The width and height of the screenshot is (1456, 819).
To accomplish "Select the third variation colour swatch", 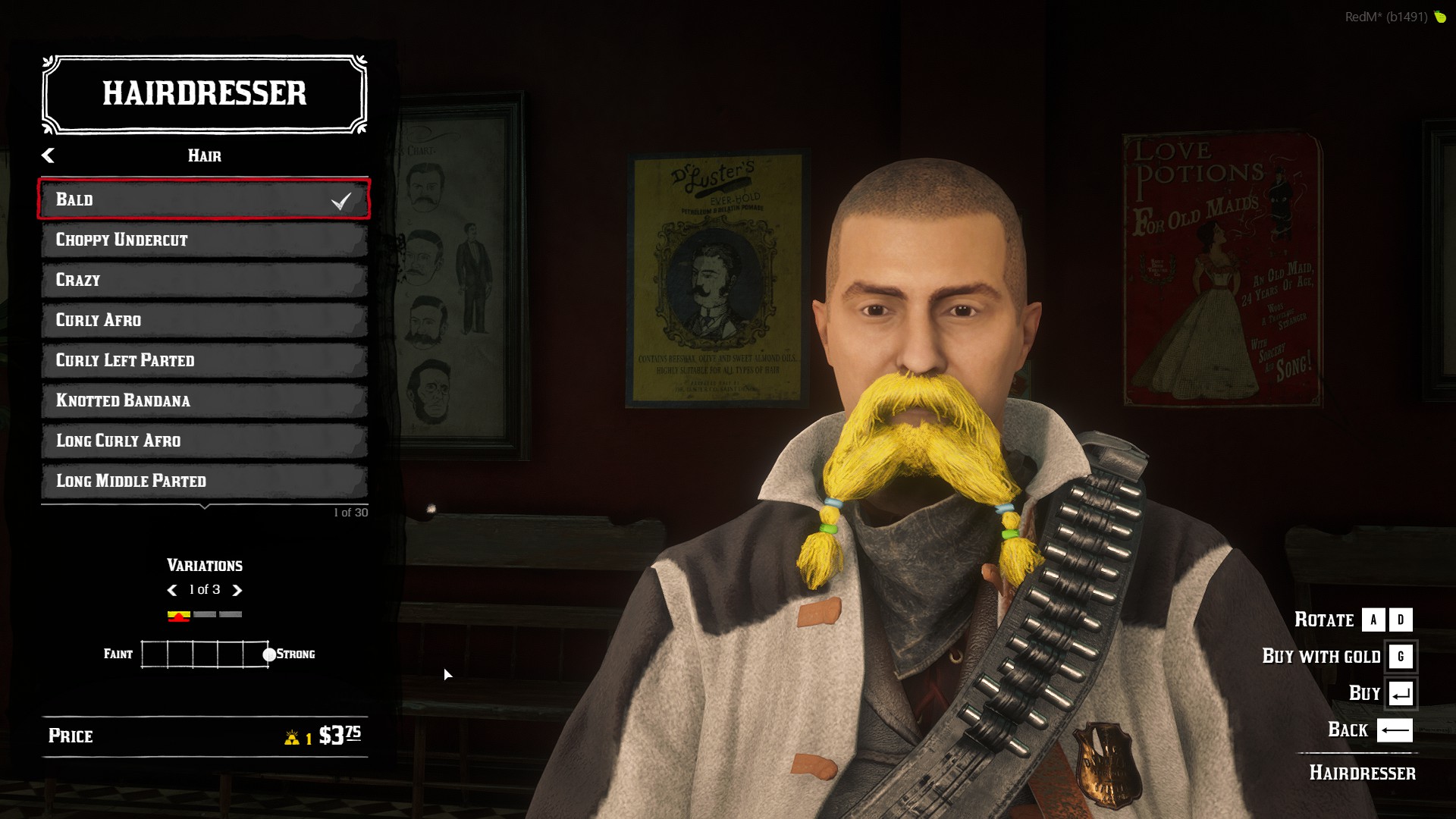I will [x=231, y=614].
